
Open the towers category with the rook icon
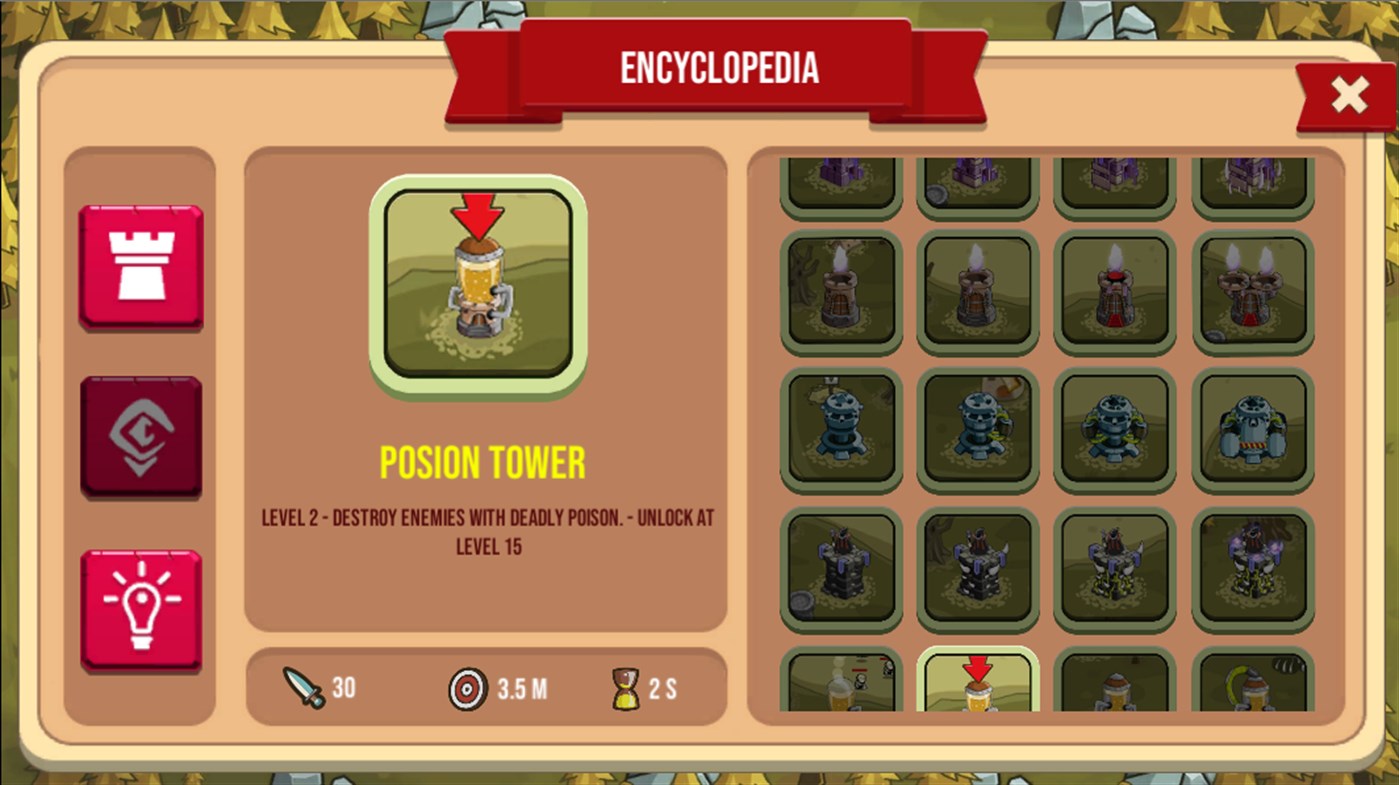coord(140,264)
